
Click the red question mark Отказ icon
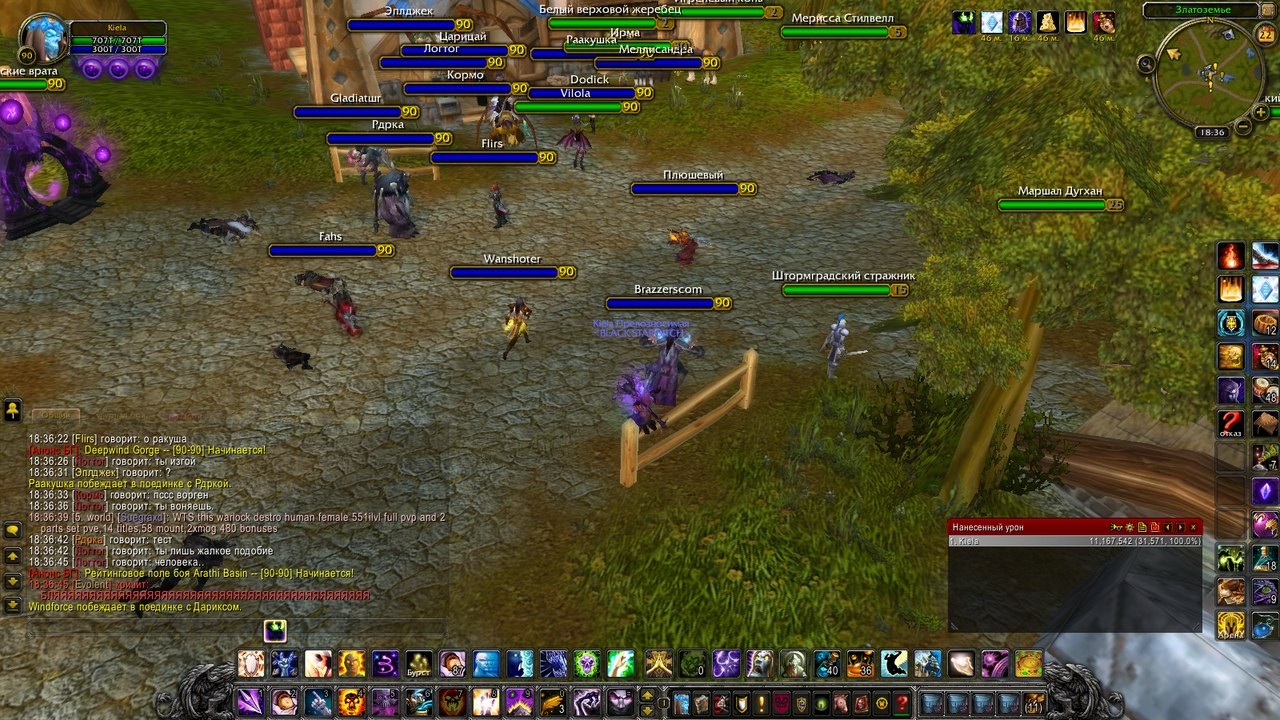[1231, 423]
